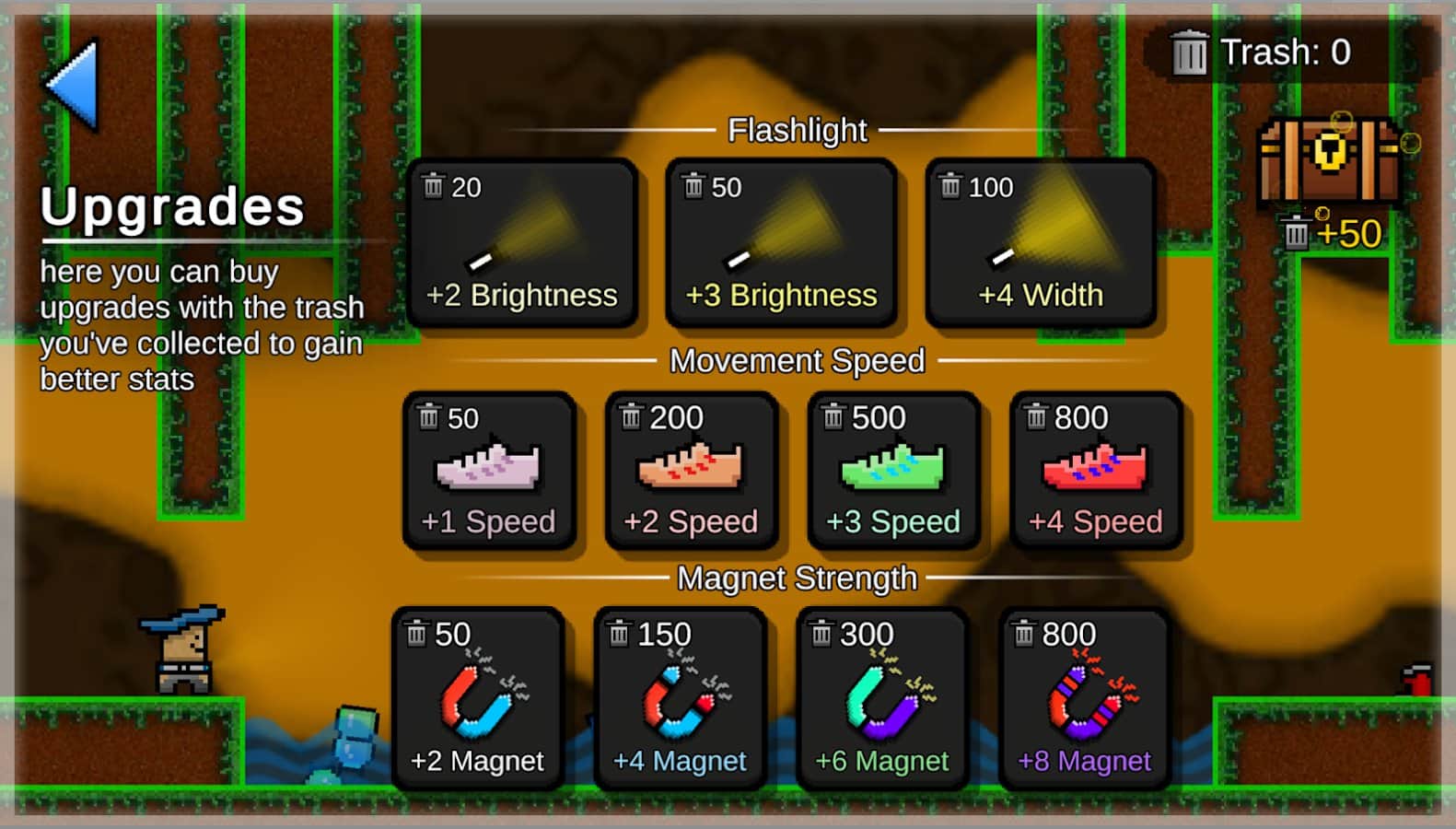Select the Movement Speed section title
The width and height of the screenshot is (1456, 829).
(x=796, y=360)
